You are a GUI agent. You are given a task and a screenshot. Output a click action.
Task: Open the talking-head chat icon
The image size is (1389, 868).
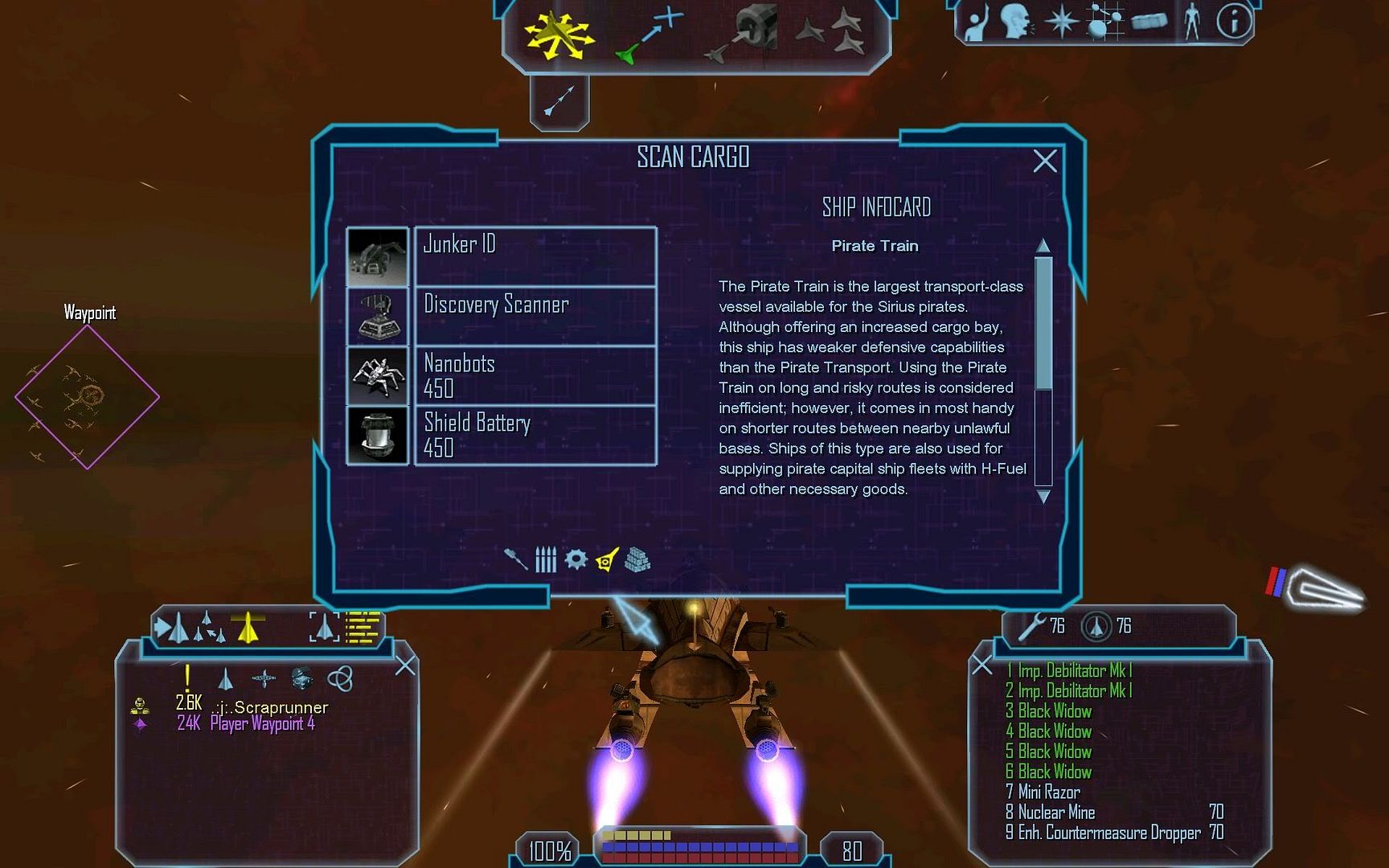click(x=1016, y=22)
